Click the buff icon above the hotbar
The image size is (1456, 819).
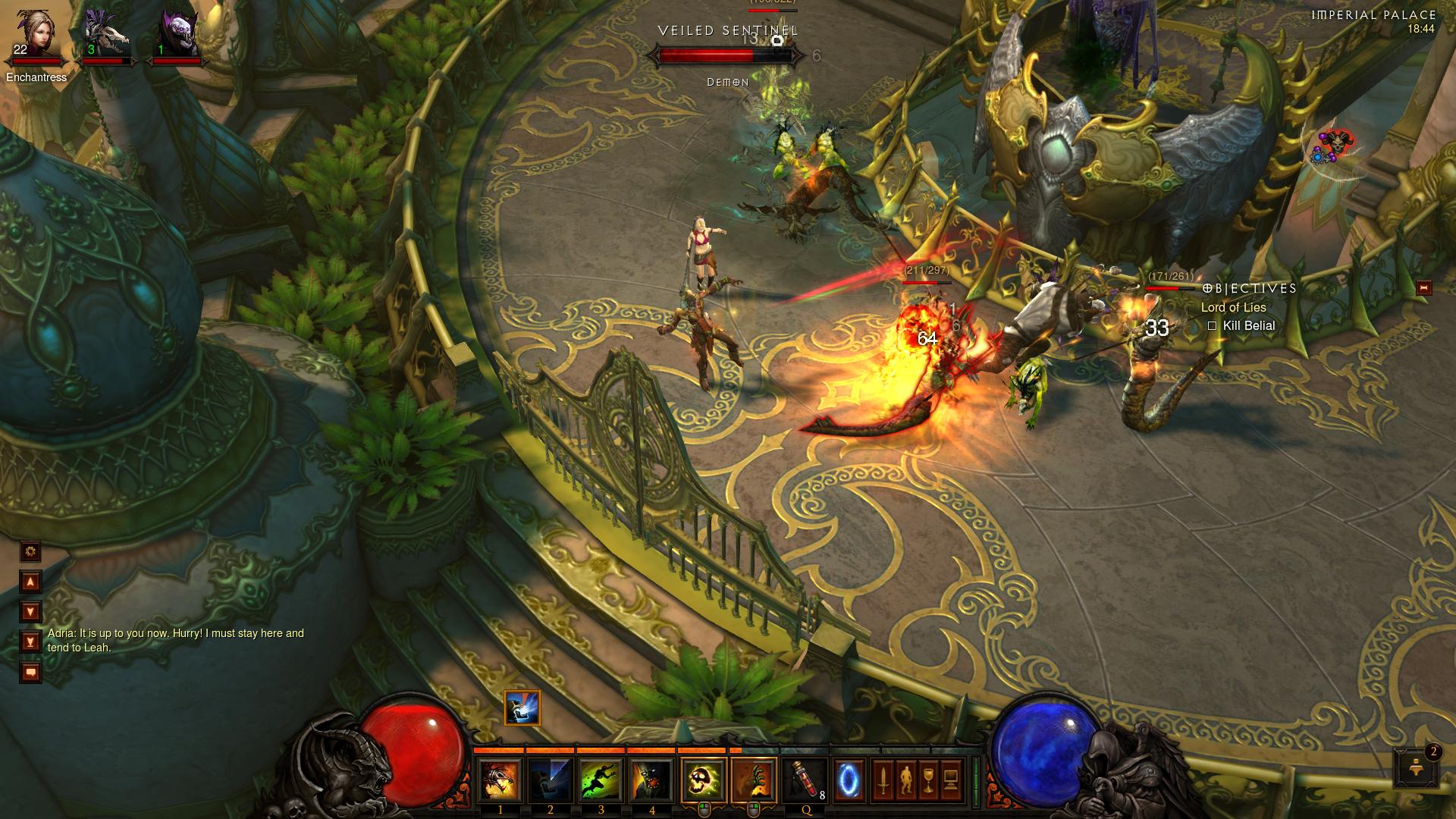pyautogui.click(x=522, y=708)
